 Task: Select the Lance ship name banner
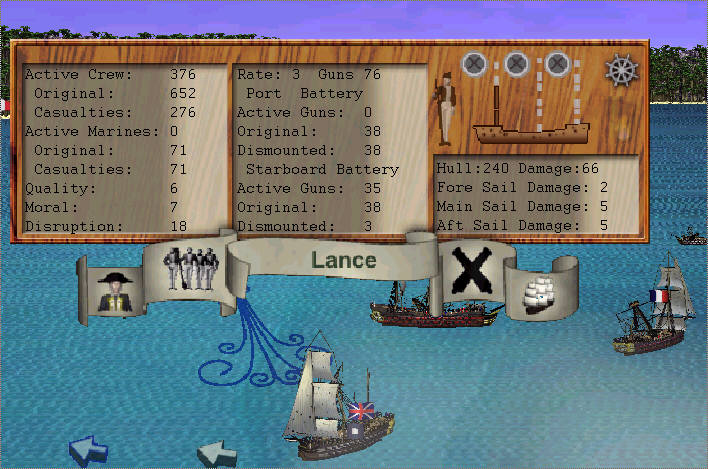343,261
